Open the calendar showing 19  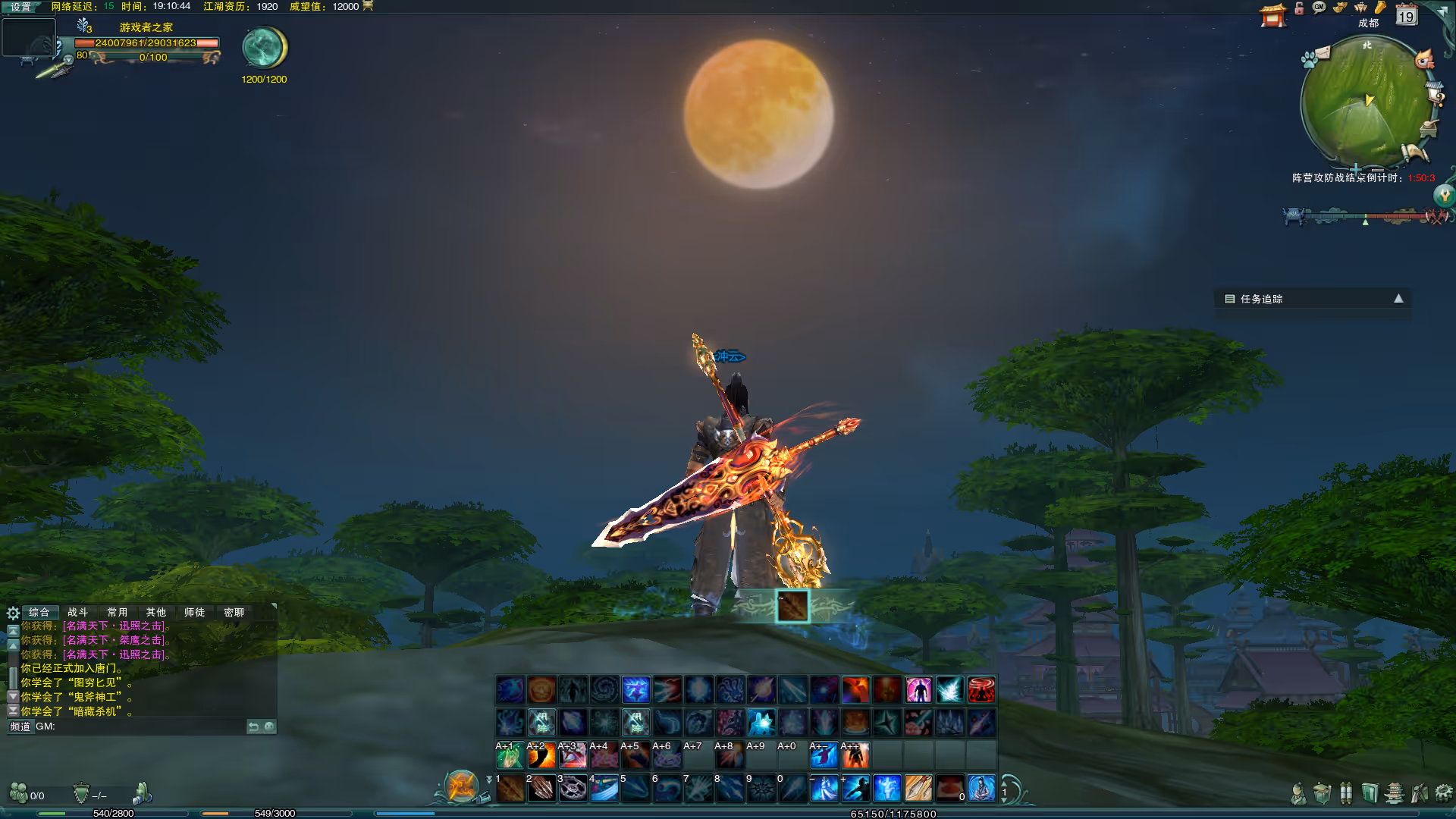pyautogui.click(x=1406, y=15)
